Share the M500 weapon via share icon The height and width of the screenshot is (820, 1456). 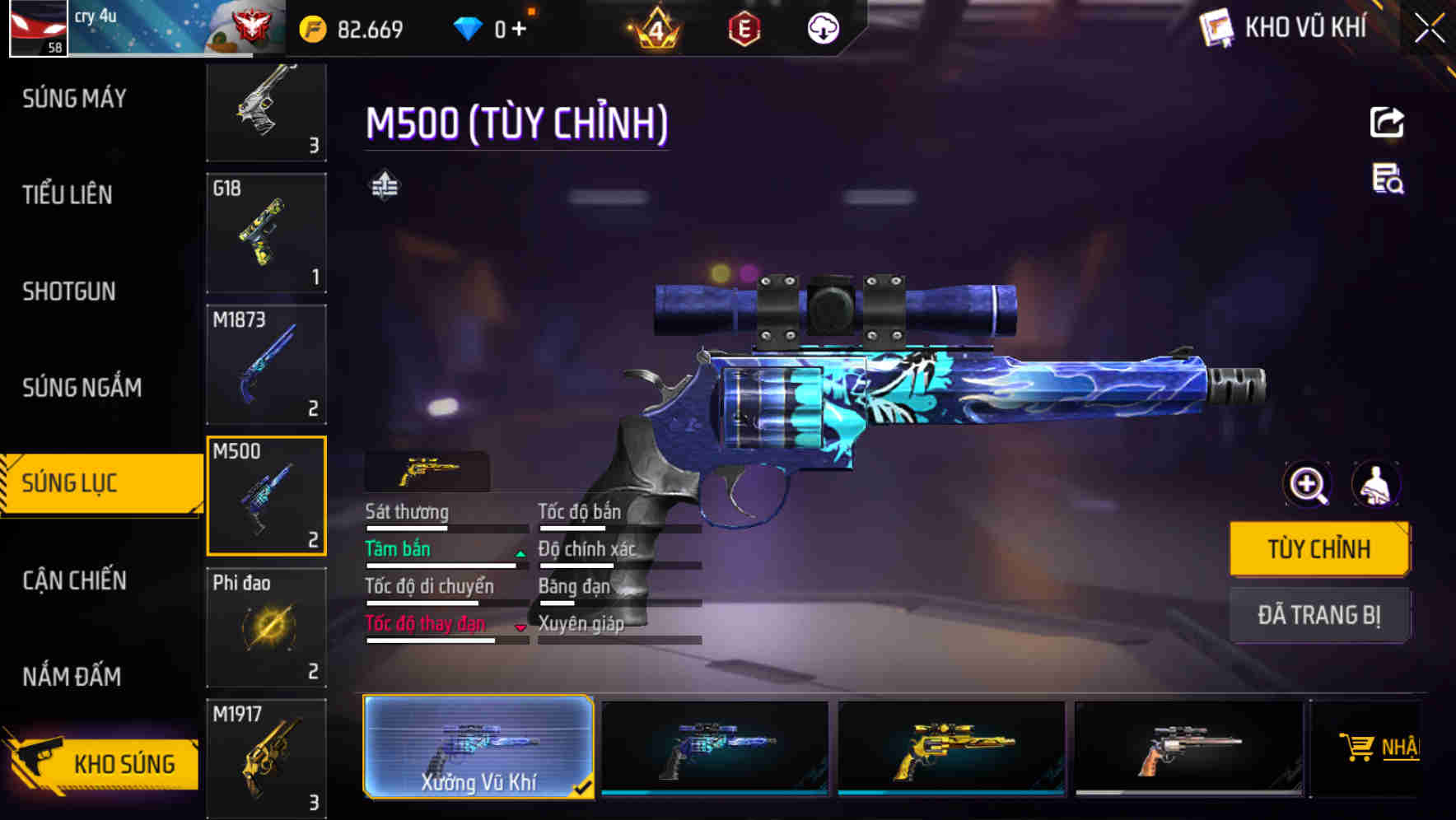[1388, 122]
